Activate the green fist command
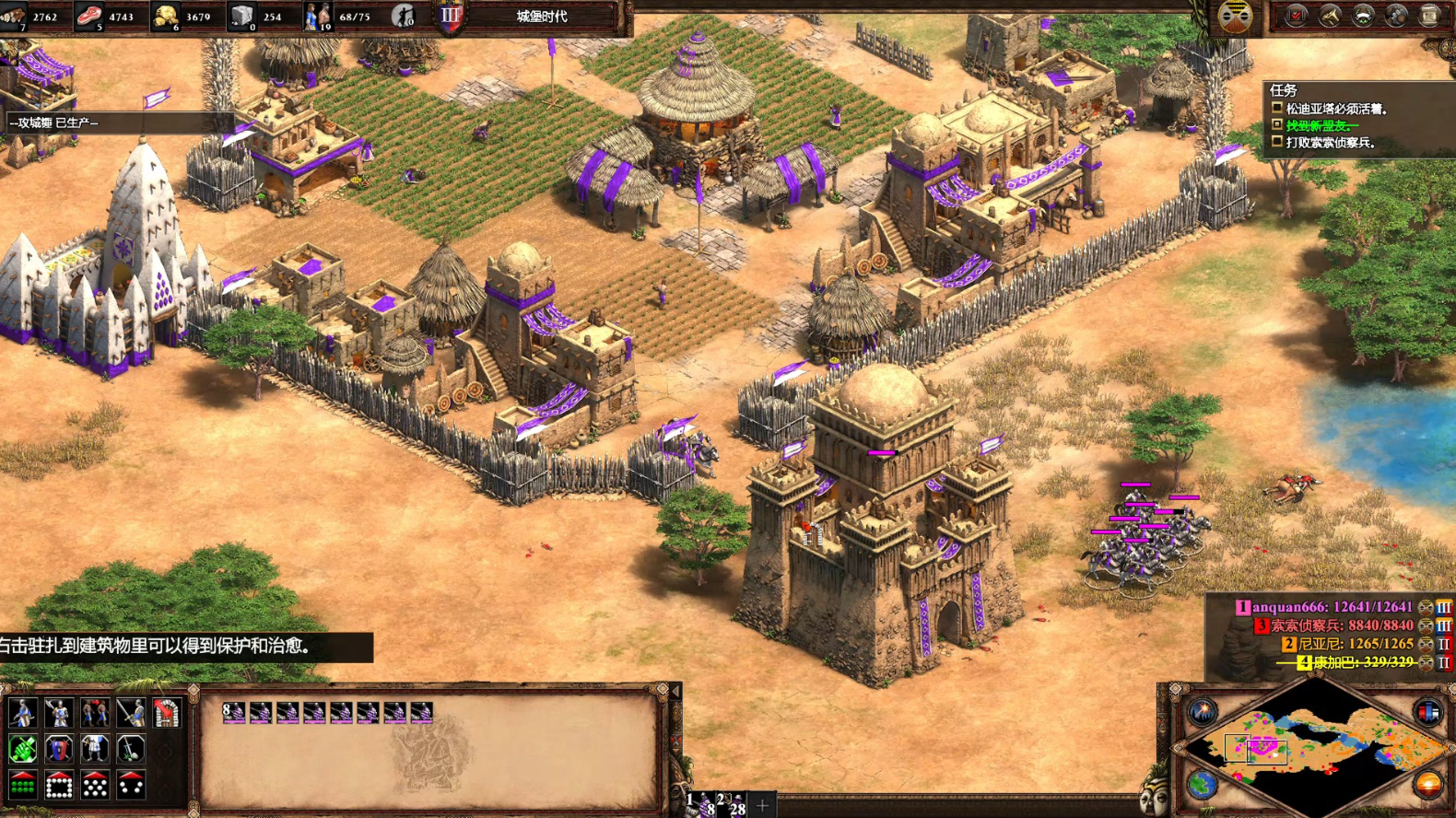Viewport: 1456px width, 818px height. pos(22,749)
